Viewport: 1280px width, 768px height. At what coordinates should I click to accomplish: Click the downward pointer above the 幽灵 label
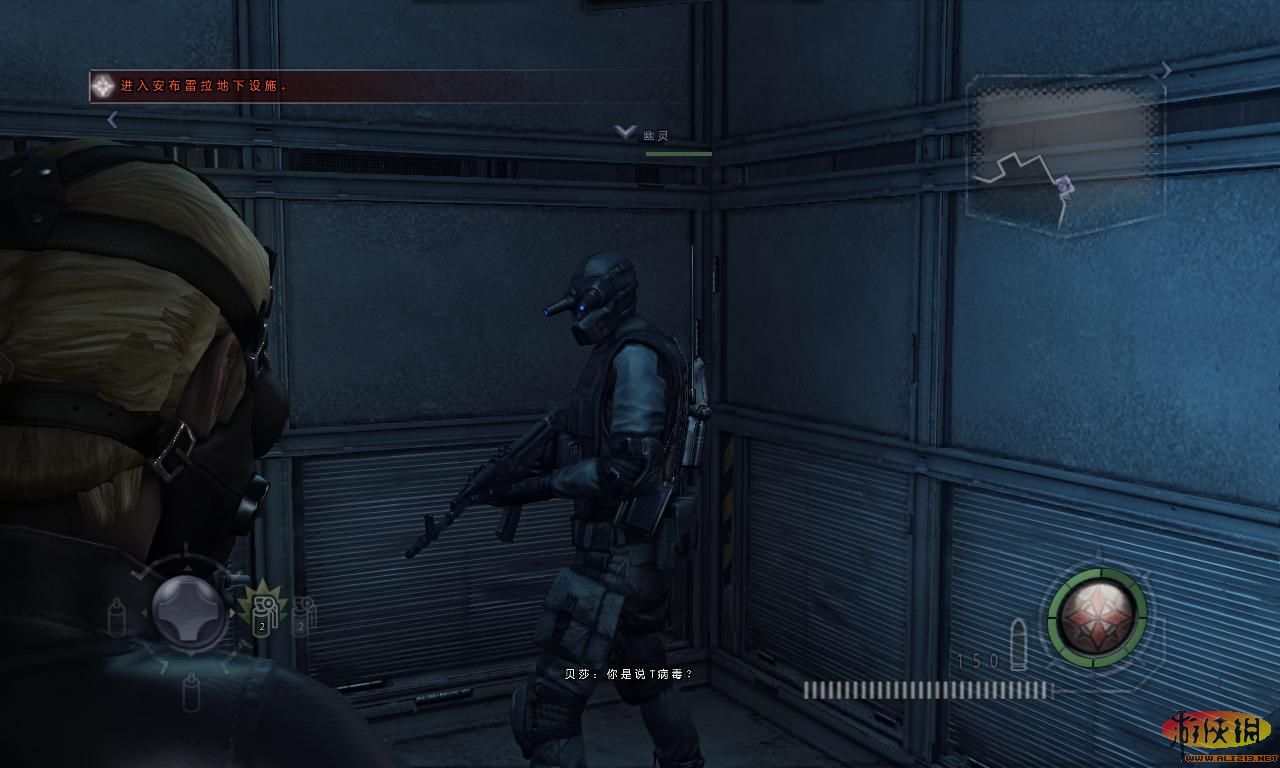623,131
